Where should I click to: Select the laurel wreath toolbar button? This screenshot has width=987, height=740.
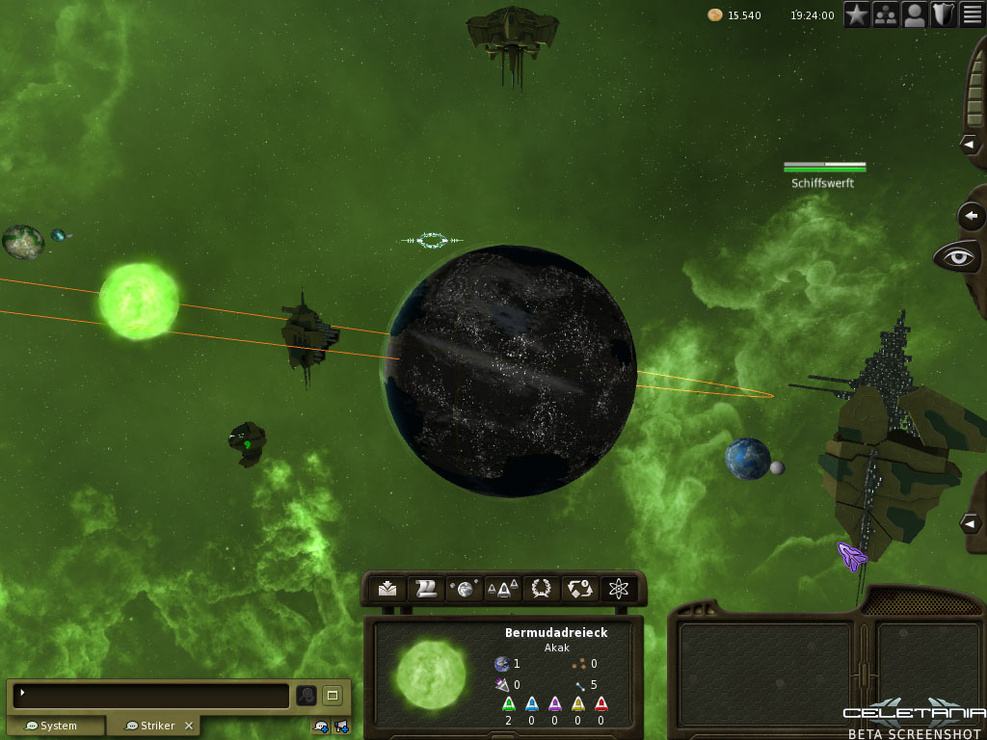tap(541, 589)
